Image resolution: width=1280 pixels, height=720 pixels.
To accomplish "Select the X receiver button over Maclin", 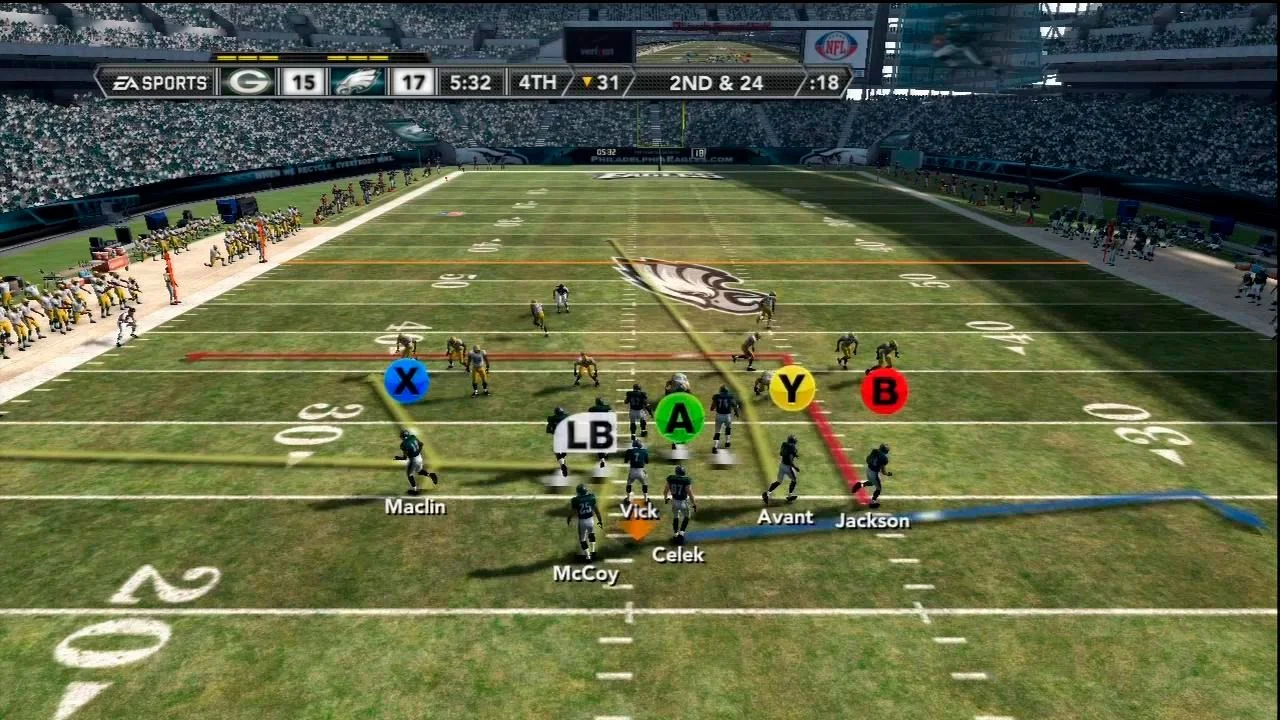I will (406, 380).
